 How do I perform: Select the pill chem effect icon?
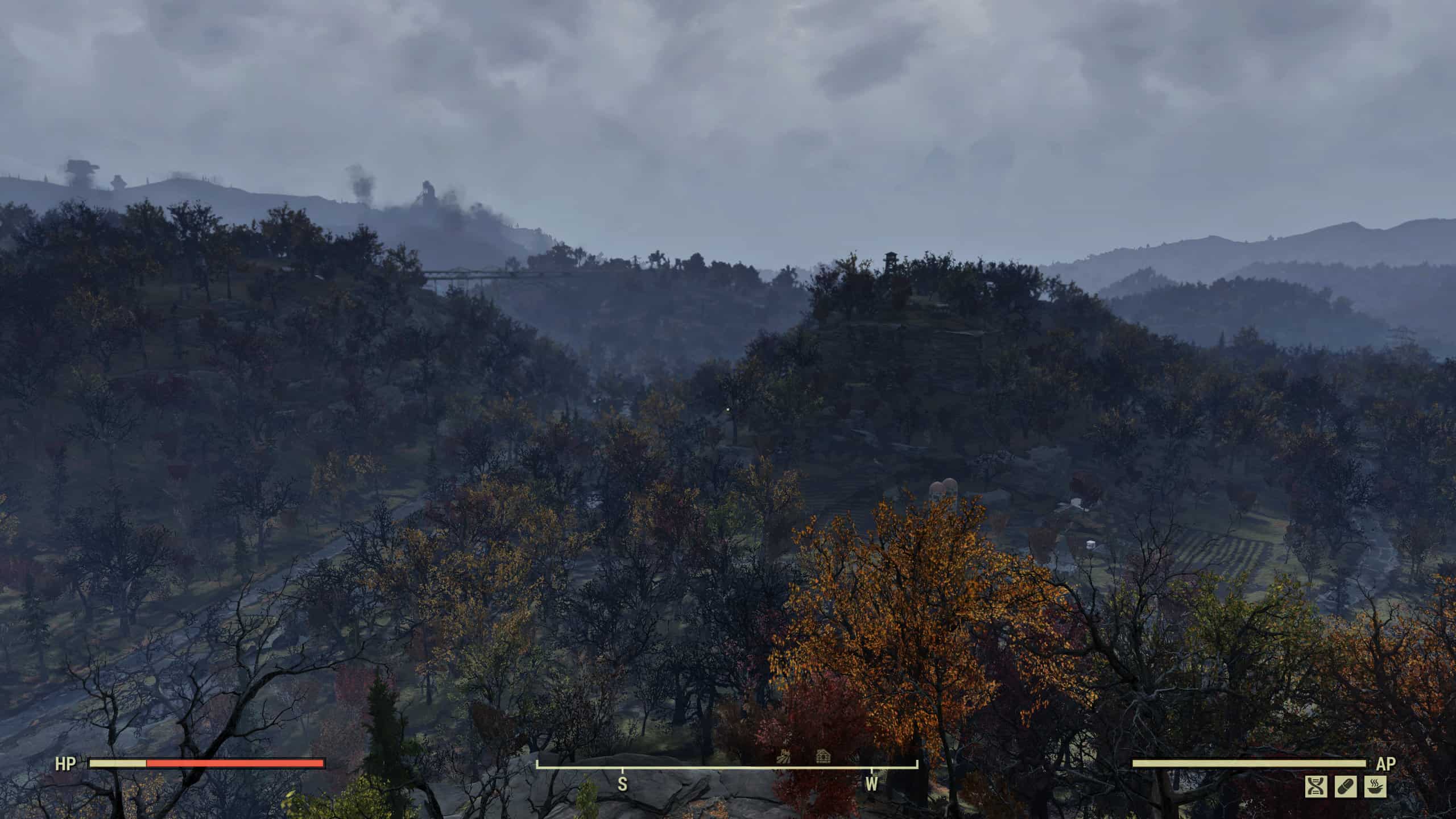[1346, 787]
